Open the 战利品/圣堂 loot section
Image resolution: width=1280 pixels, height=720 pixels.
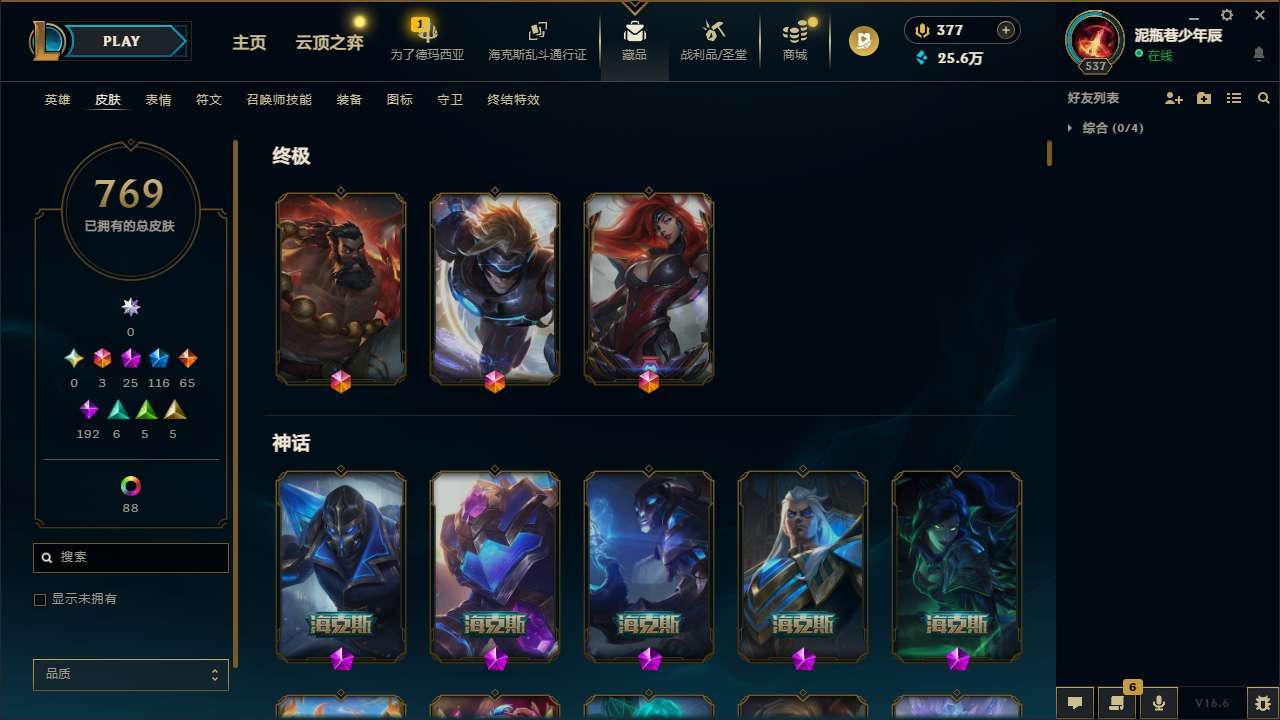(x=713, y=41)
